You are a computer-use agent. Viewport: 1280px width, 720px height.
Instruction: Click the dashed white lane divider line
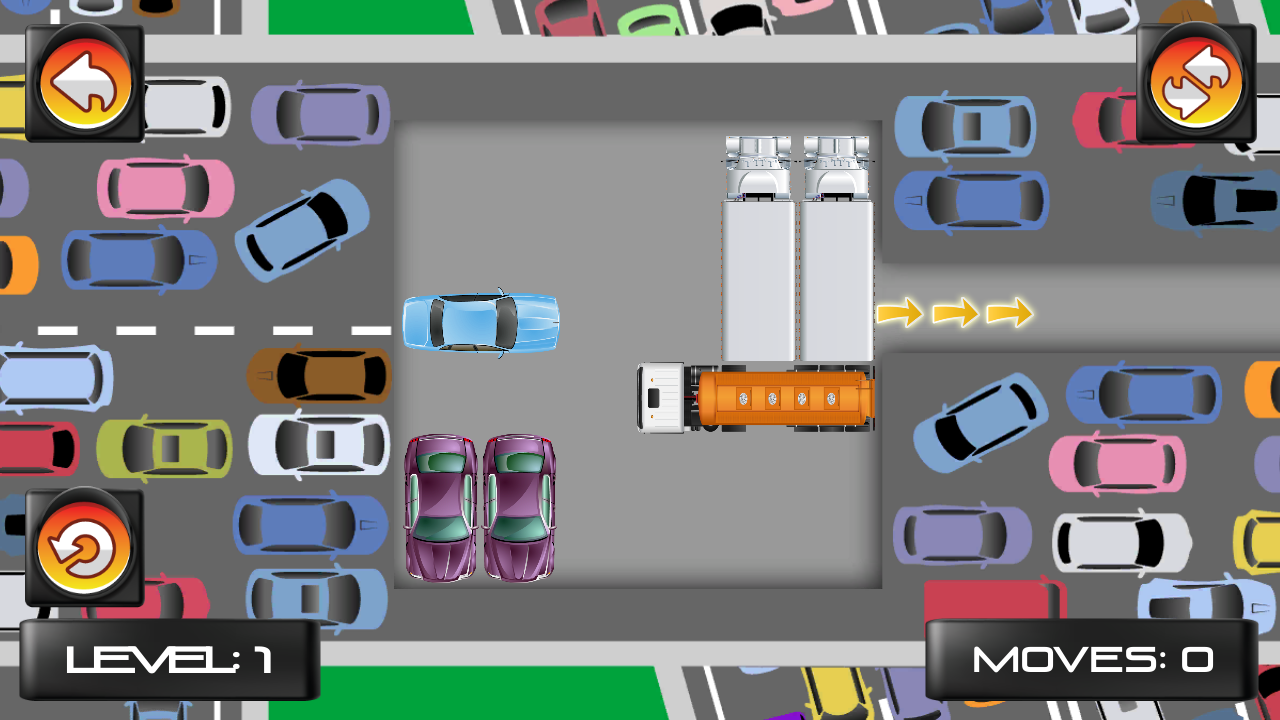point(200,328)
